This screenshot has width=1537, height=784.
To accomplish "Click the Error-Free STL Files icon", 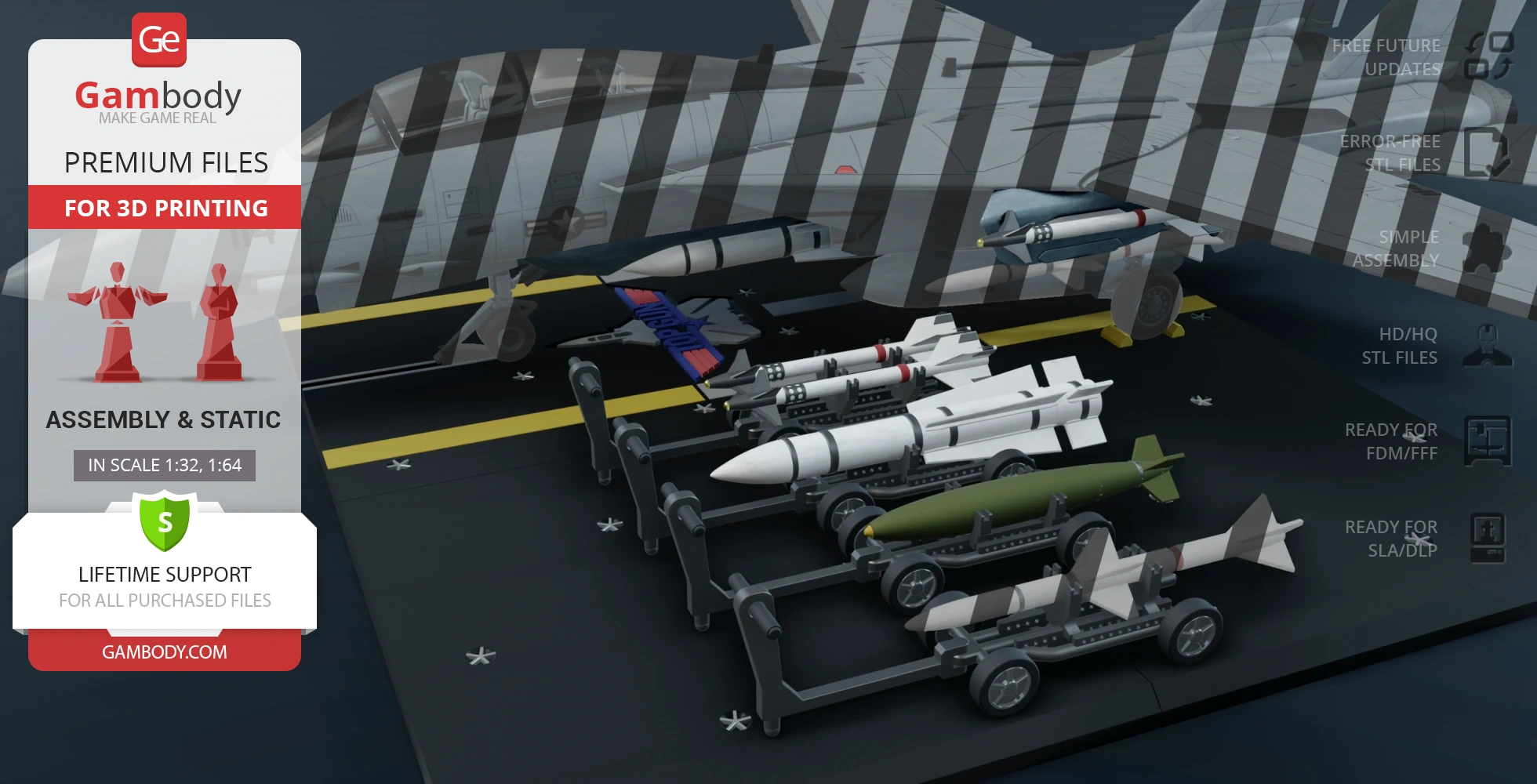I will pyautogui.click(x=1487, y=152).
